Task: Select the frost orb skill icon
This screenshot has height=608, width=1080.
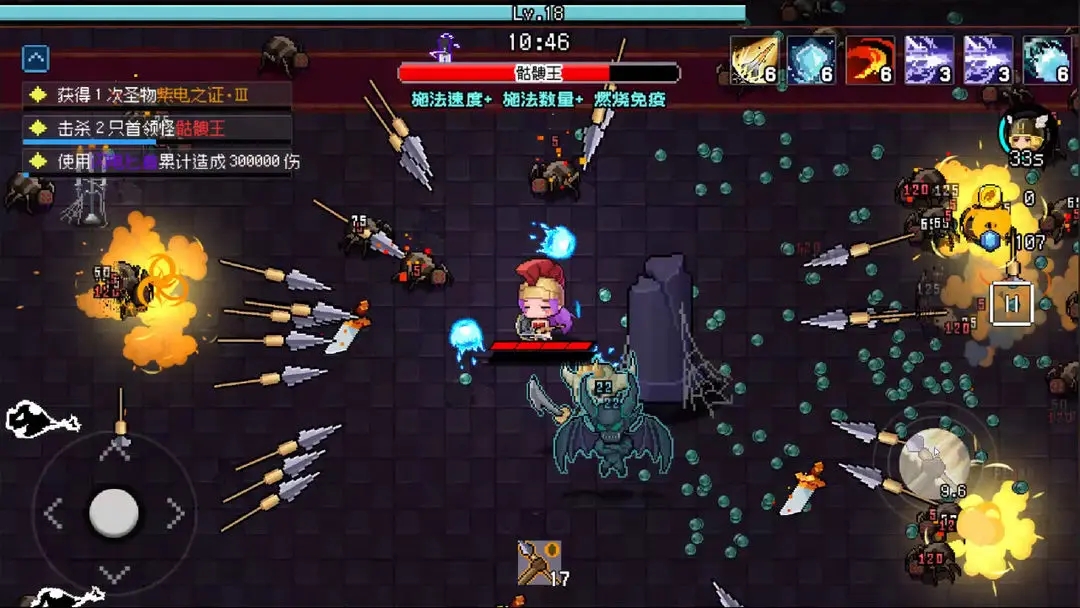Action: (1046, 60)
